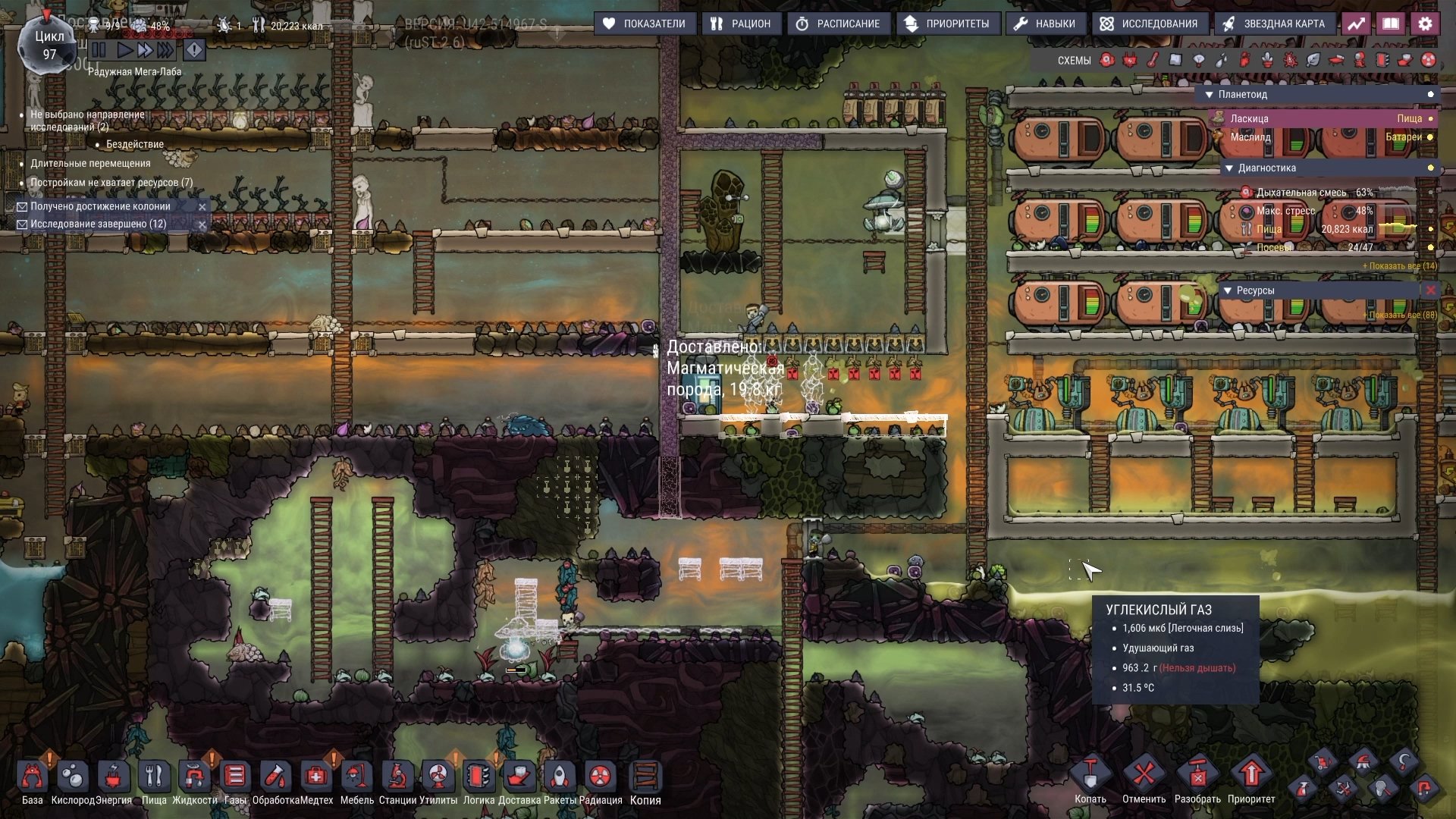Open the Исследования research tree
Screen dimensions: 1456x819
[x=1148, y=24]
